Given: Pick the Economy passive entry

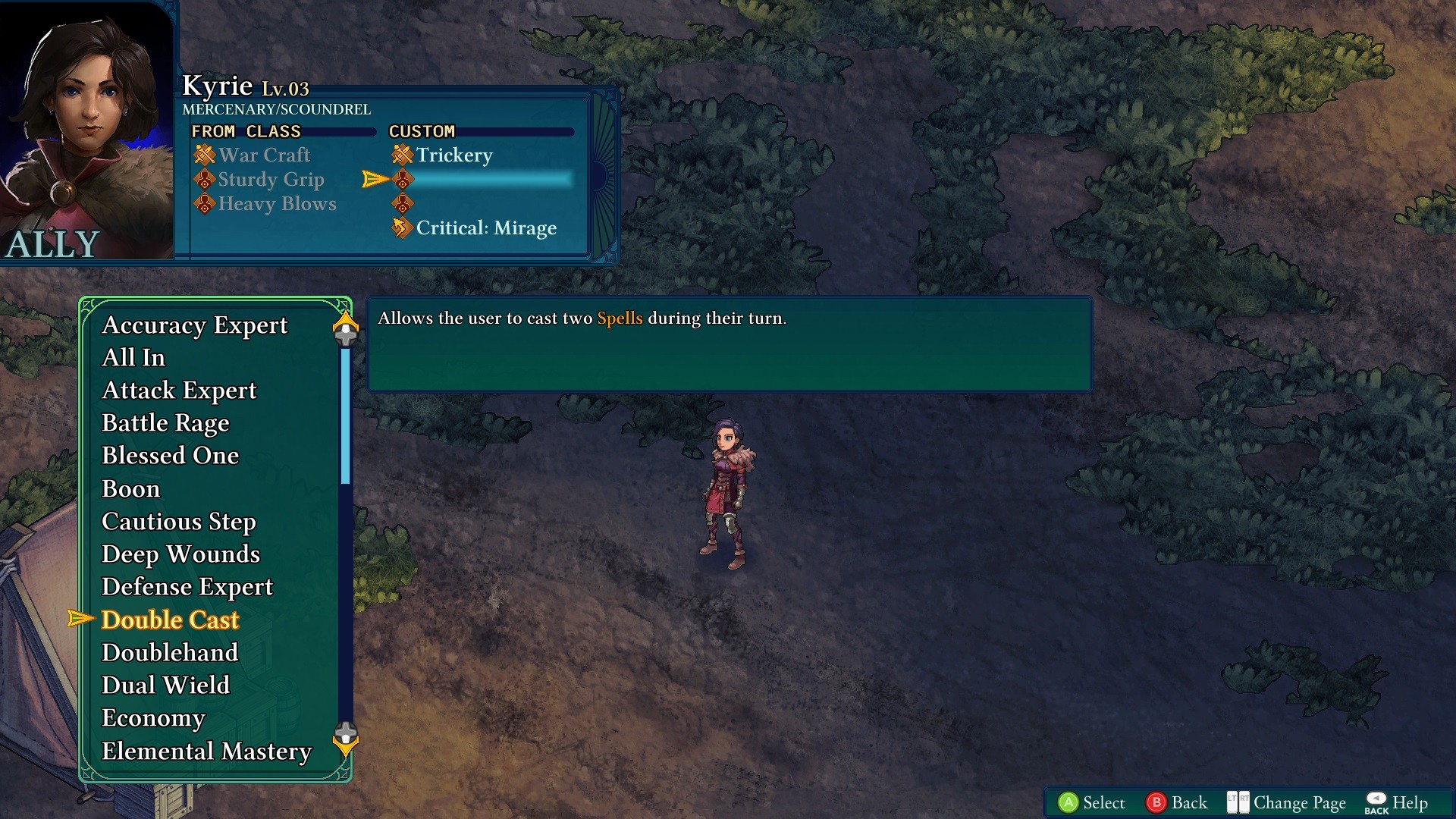Looking at the screenshot, I should tap(153, 718).
